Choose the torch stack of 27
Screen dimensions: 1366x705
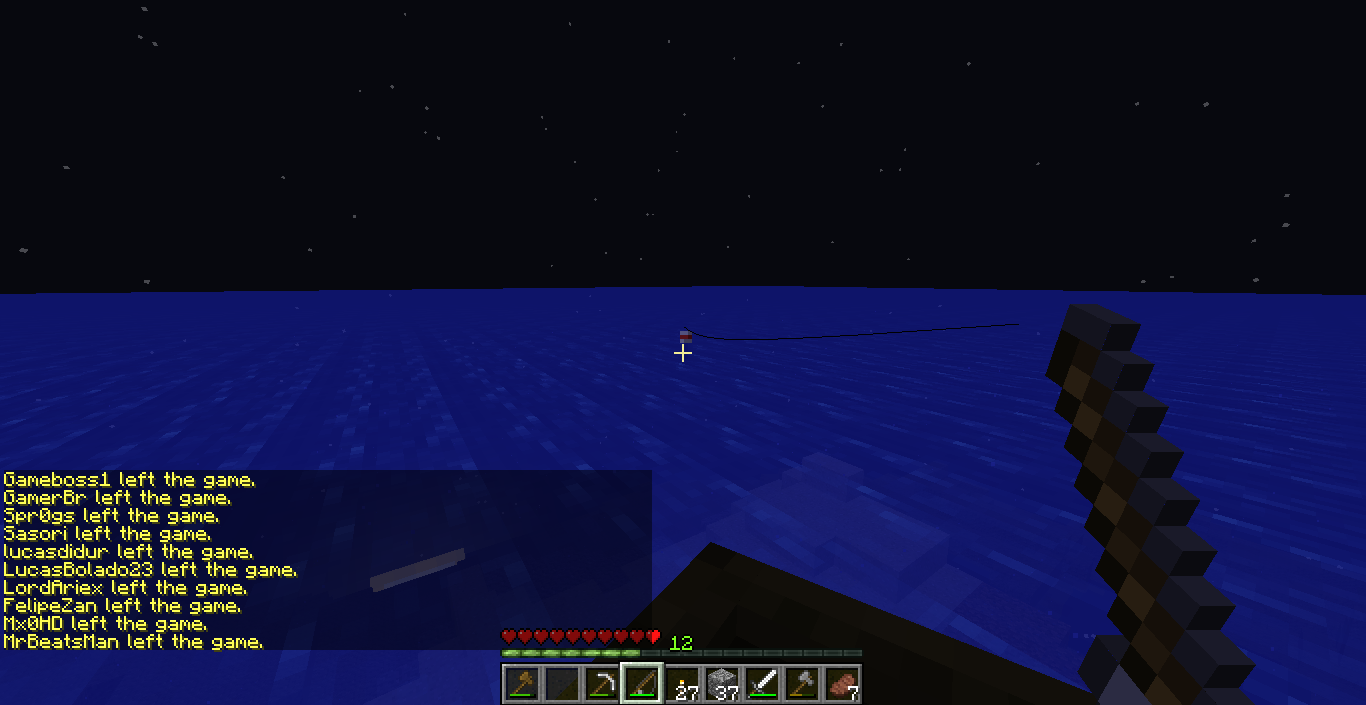682,684
